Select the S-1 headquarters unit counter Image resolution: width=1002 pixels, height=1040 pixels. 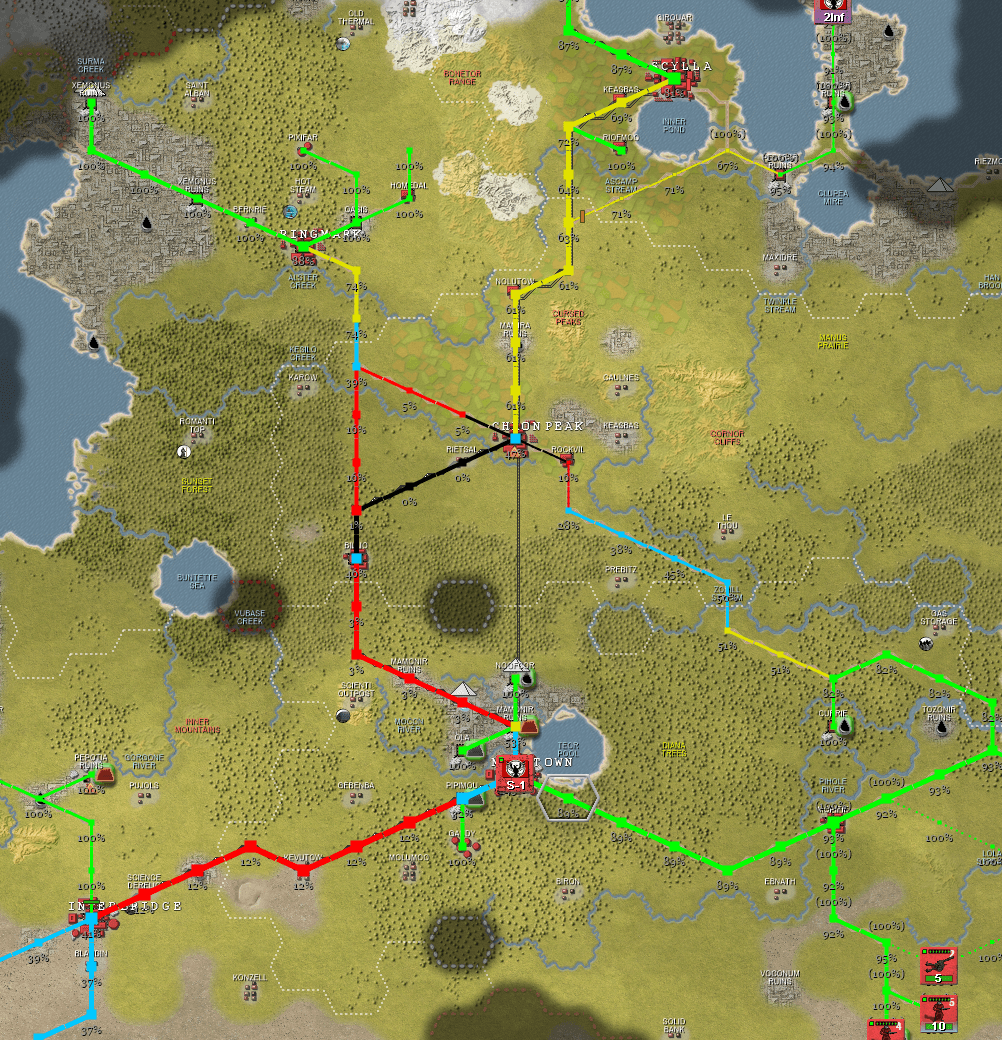(515, 774)
